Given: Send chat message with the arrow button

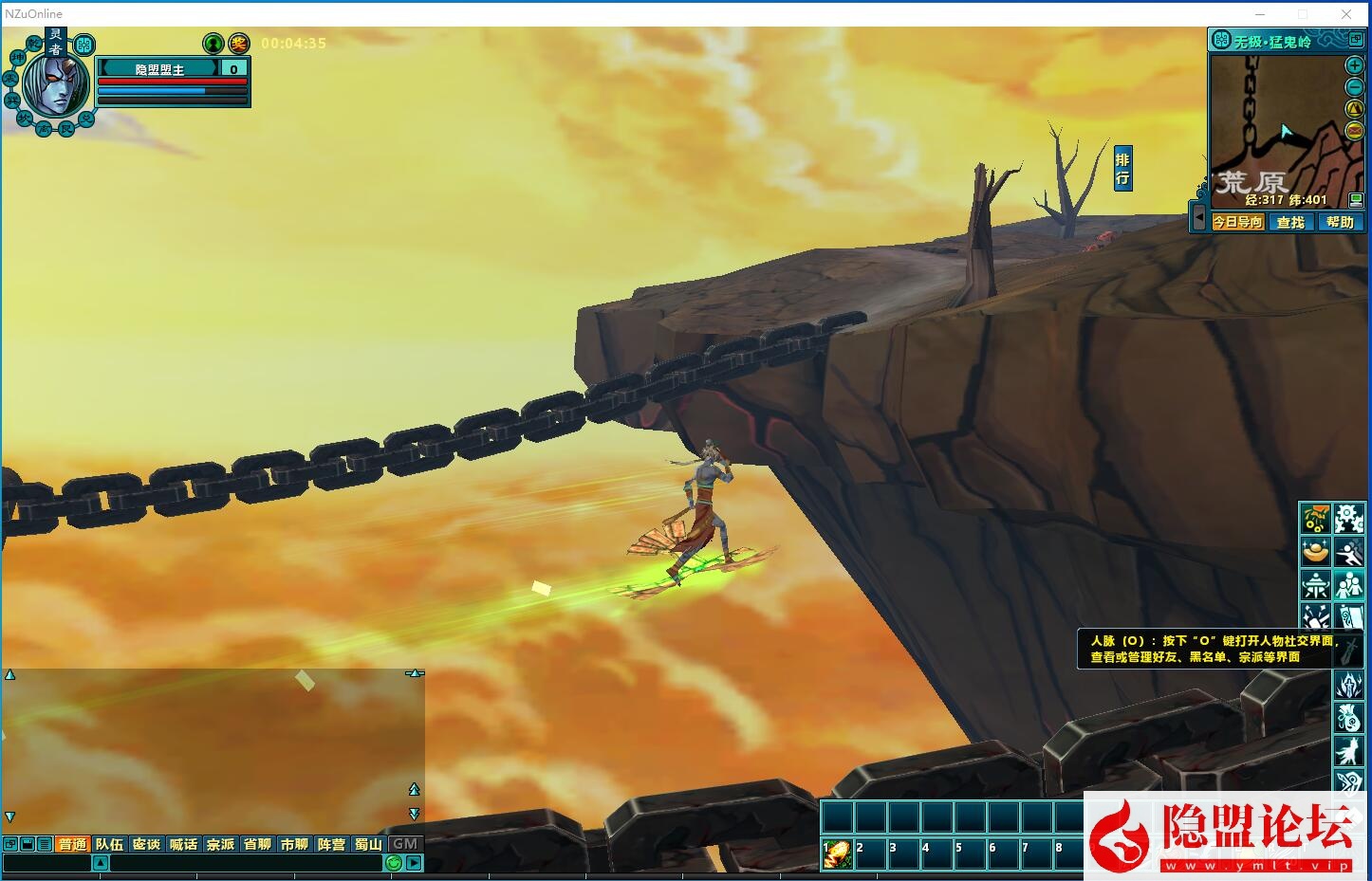Looking at the screenshot, I should (415, 863).
